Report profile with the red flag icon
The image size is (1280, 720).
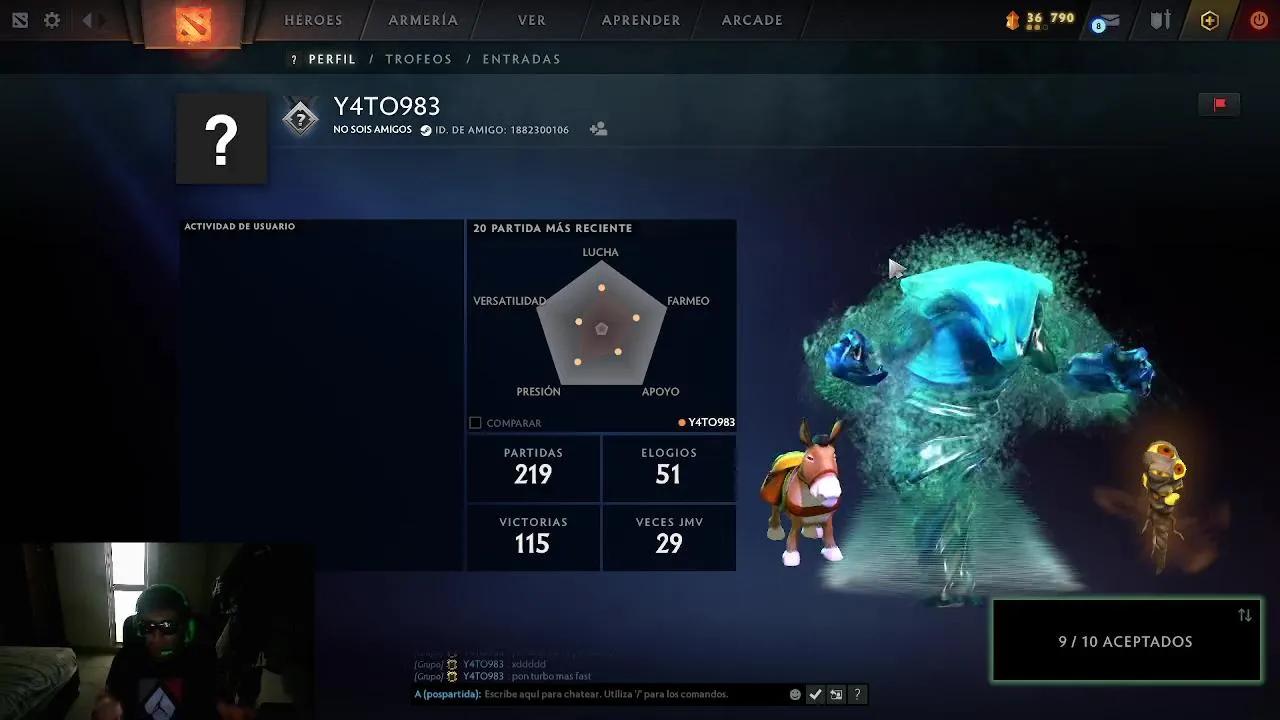pos(1219,103)
